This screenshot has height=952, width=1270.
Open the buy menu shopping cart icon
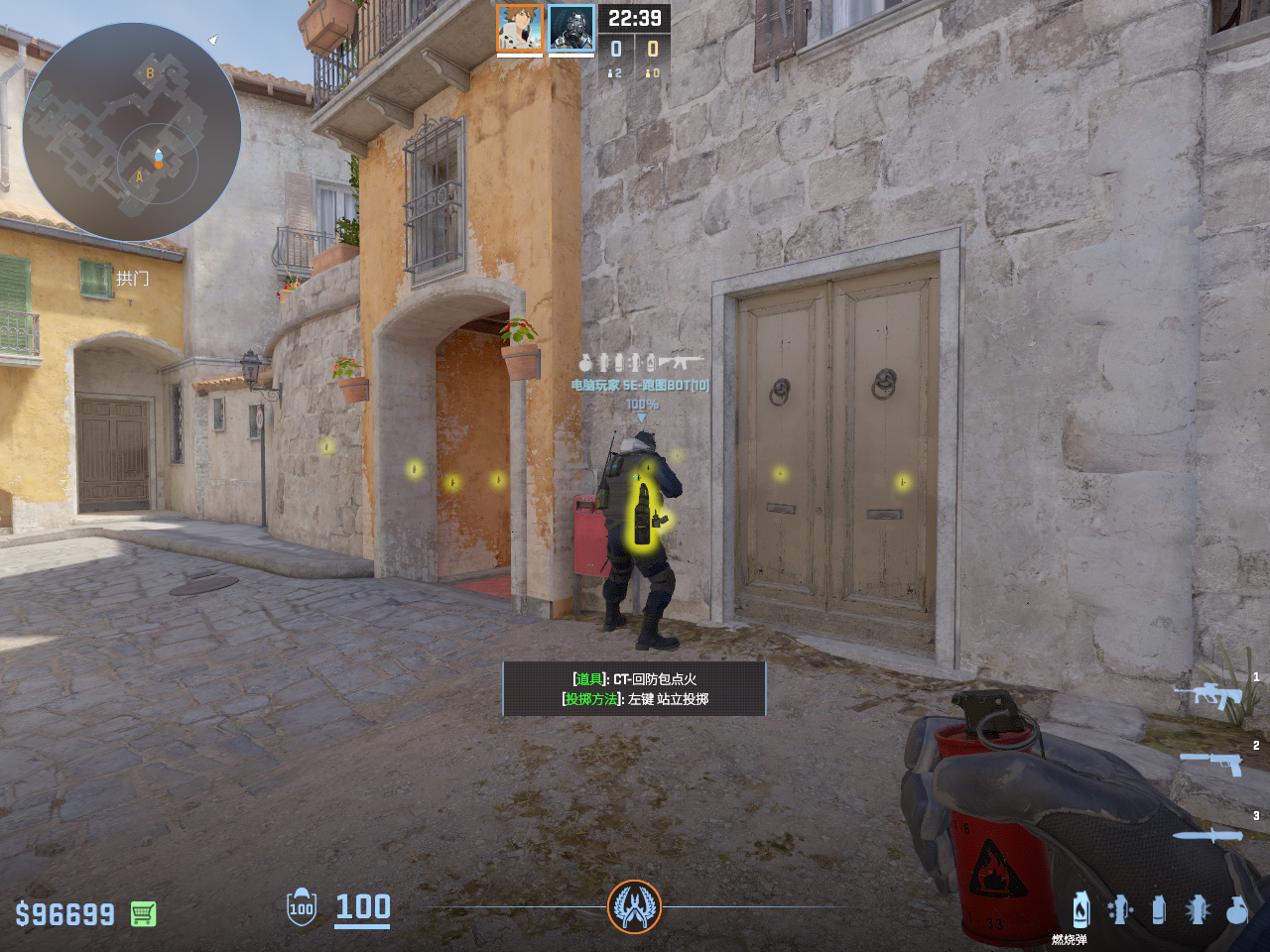pos(143,913)
